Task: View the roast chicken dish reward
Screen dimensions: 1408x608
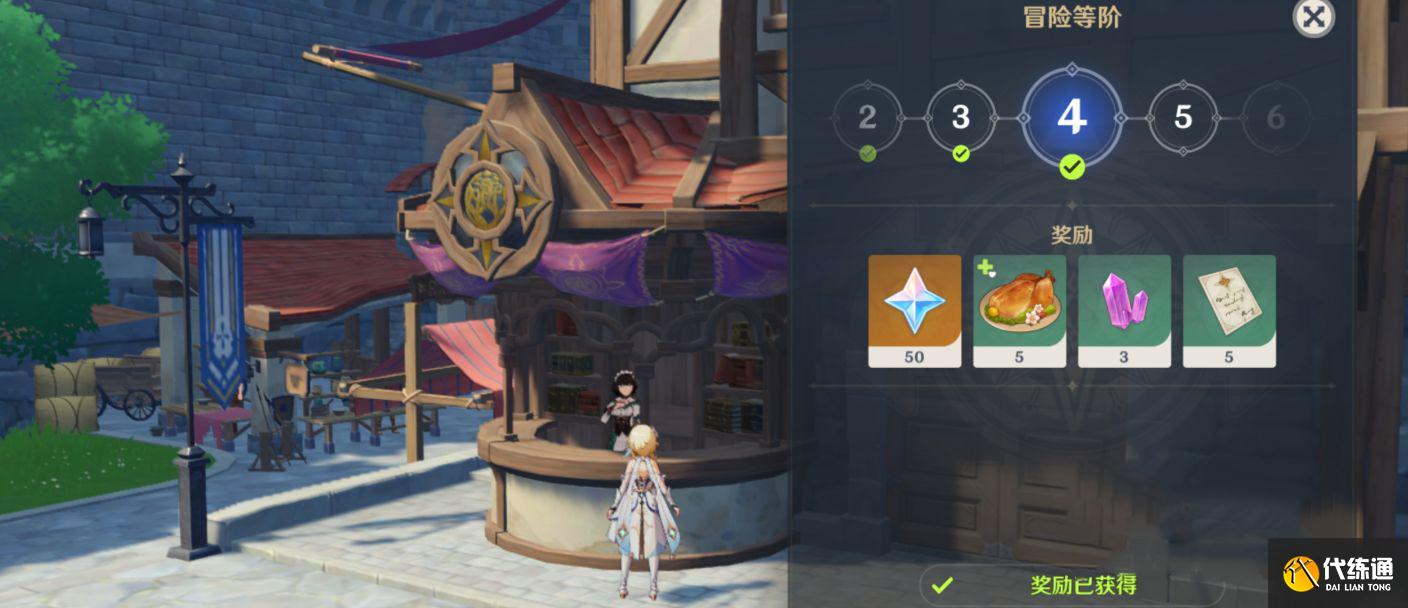Action: (x=1019, y=310)
